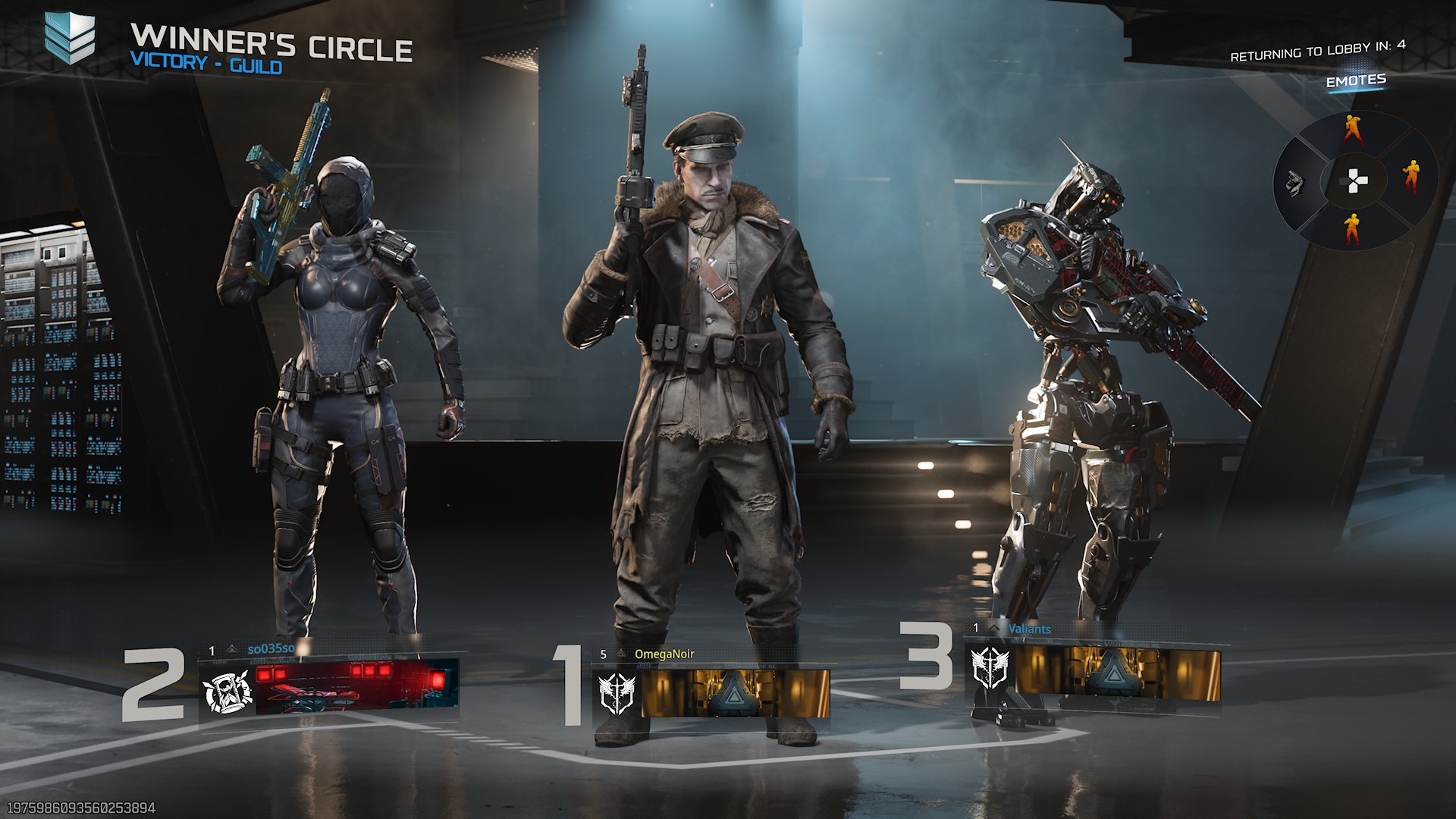This screenshot has height=819, width=1456.
Task: Select the player name Valiants
Action: (1029, 629)
